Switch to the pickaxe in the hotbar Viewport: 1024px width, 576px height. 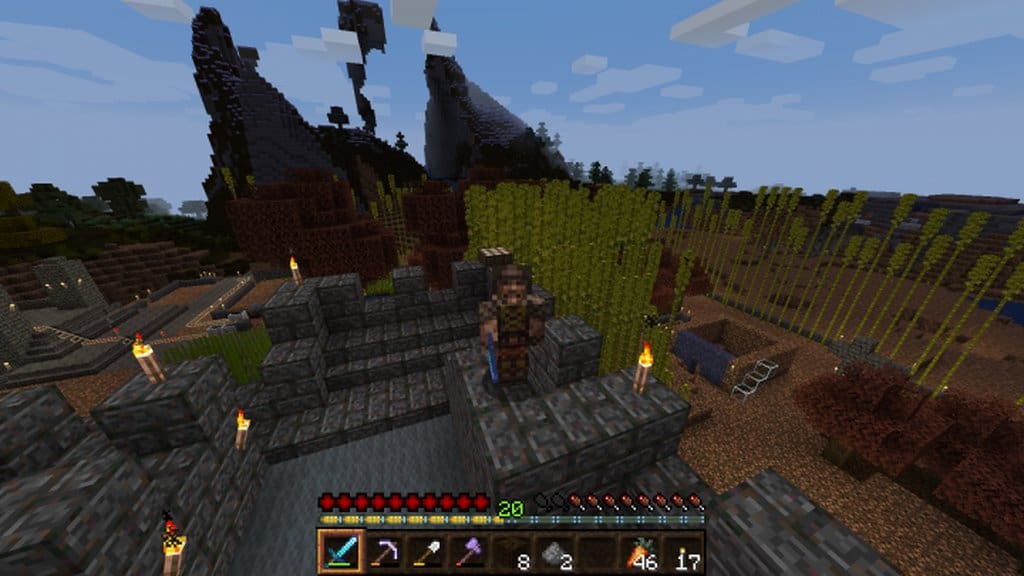coord(382,551)
